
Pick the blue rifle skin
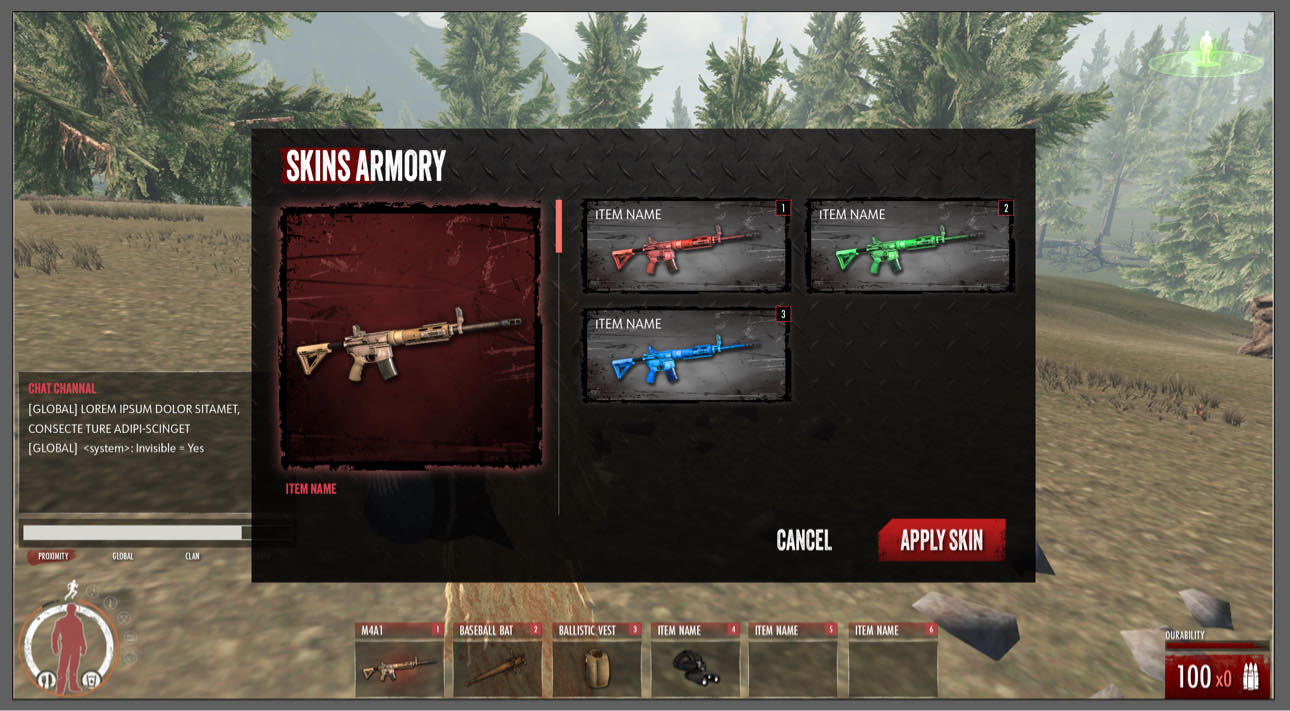pyautogui.click(x=686, y=355)
